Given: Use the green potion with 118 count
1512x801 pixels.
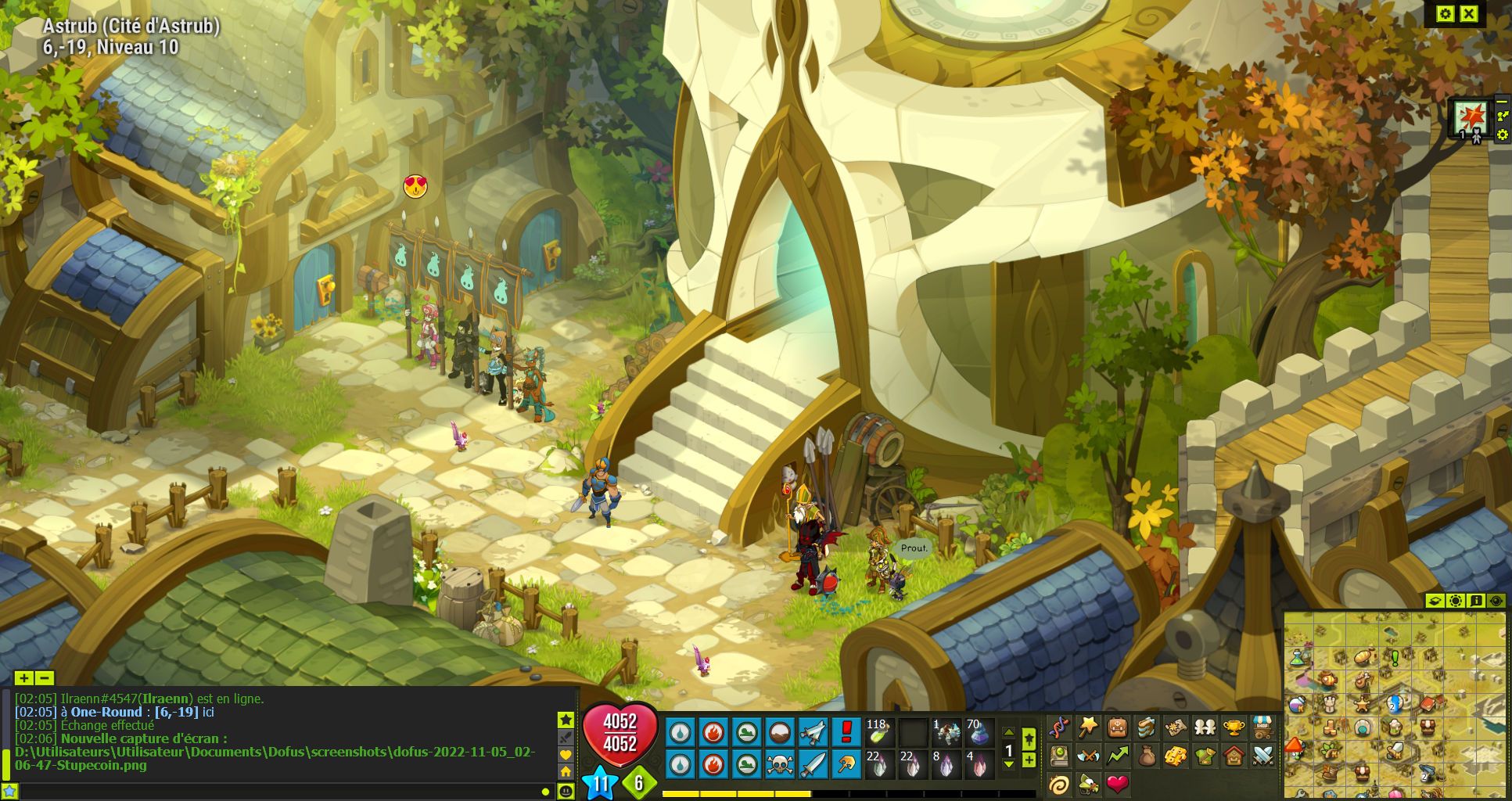Looking at the screenshot, I should 879,732.
